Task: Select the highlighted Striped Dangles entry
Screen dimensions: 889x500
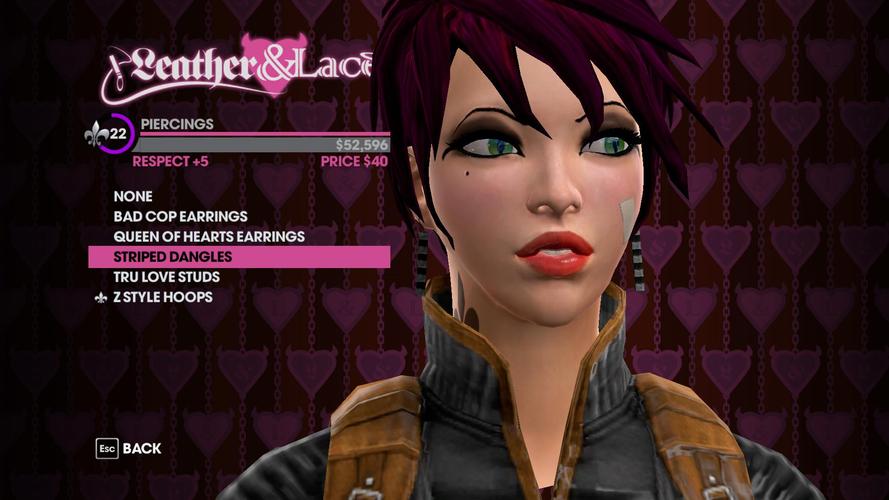Action: click(x=172, y=257)
